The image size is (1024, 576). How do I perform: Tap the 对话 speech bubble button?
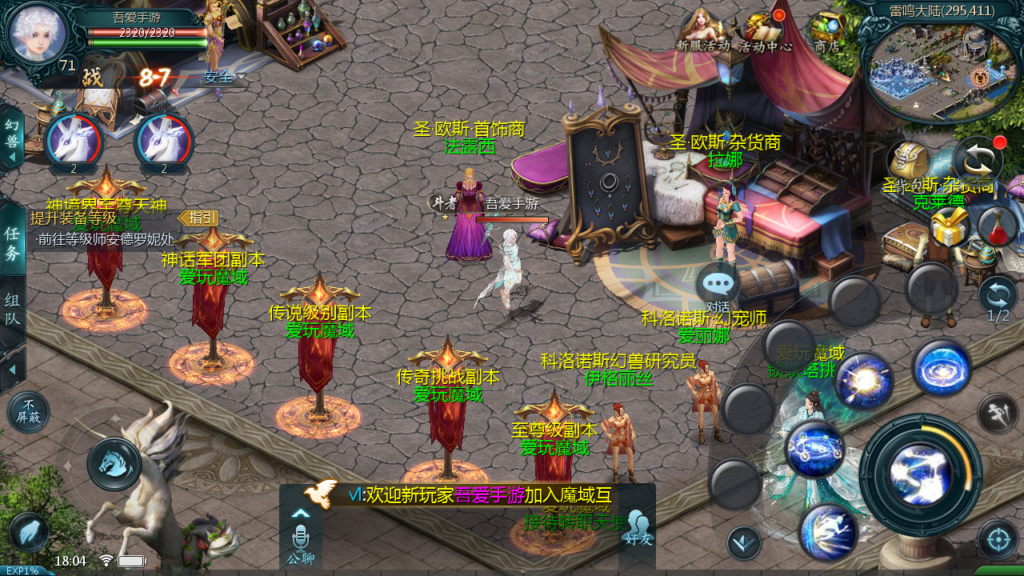point(718,286)
